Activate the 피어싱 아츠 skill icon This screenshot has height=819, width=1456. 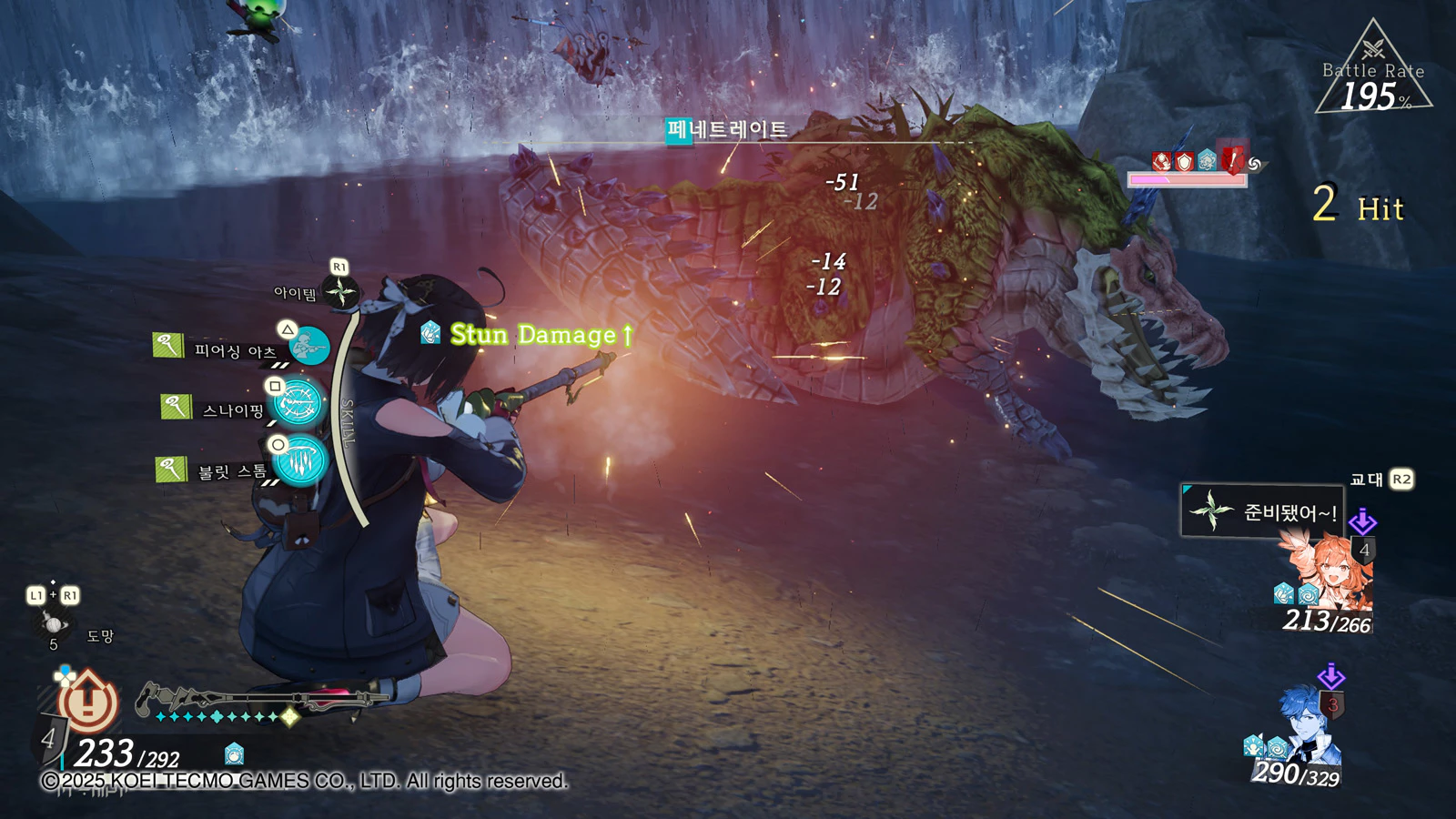(x=309, y=346)
